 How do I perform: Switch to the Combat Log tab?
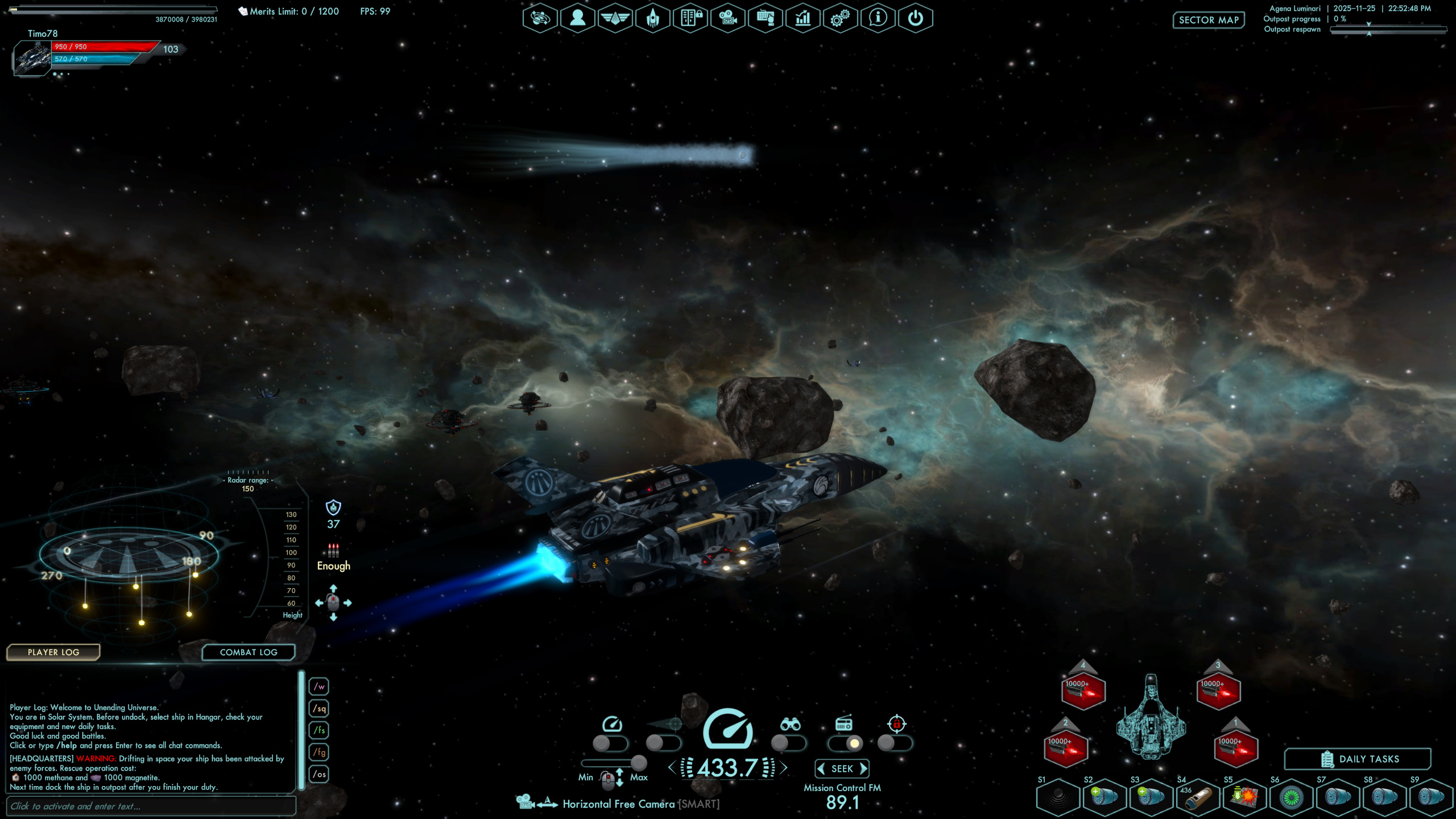pos(249,652)
